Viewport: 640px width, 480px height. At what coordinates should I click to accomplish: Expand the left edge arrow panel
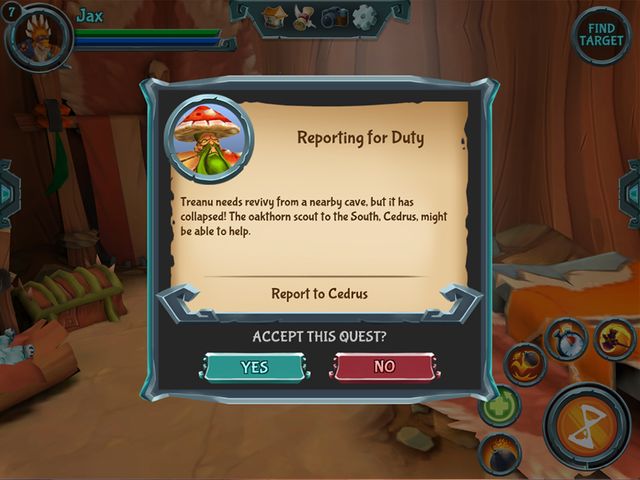7,192
